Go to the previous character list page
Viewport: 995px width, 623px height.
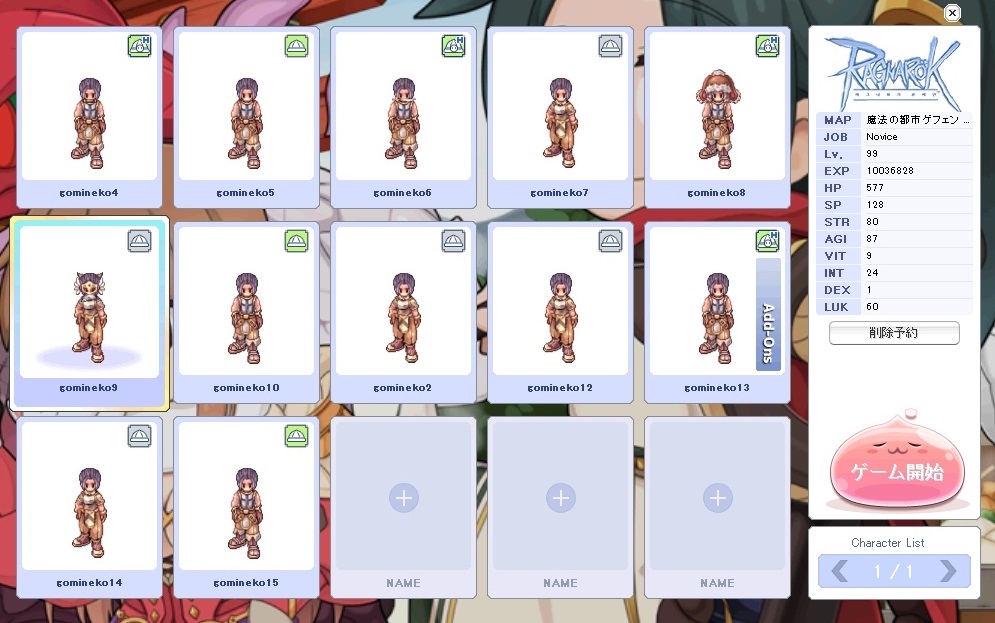click(840, 571)
